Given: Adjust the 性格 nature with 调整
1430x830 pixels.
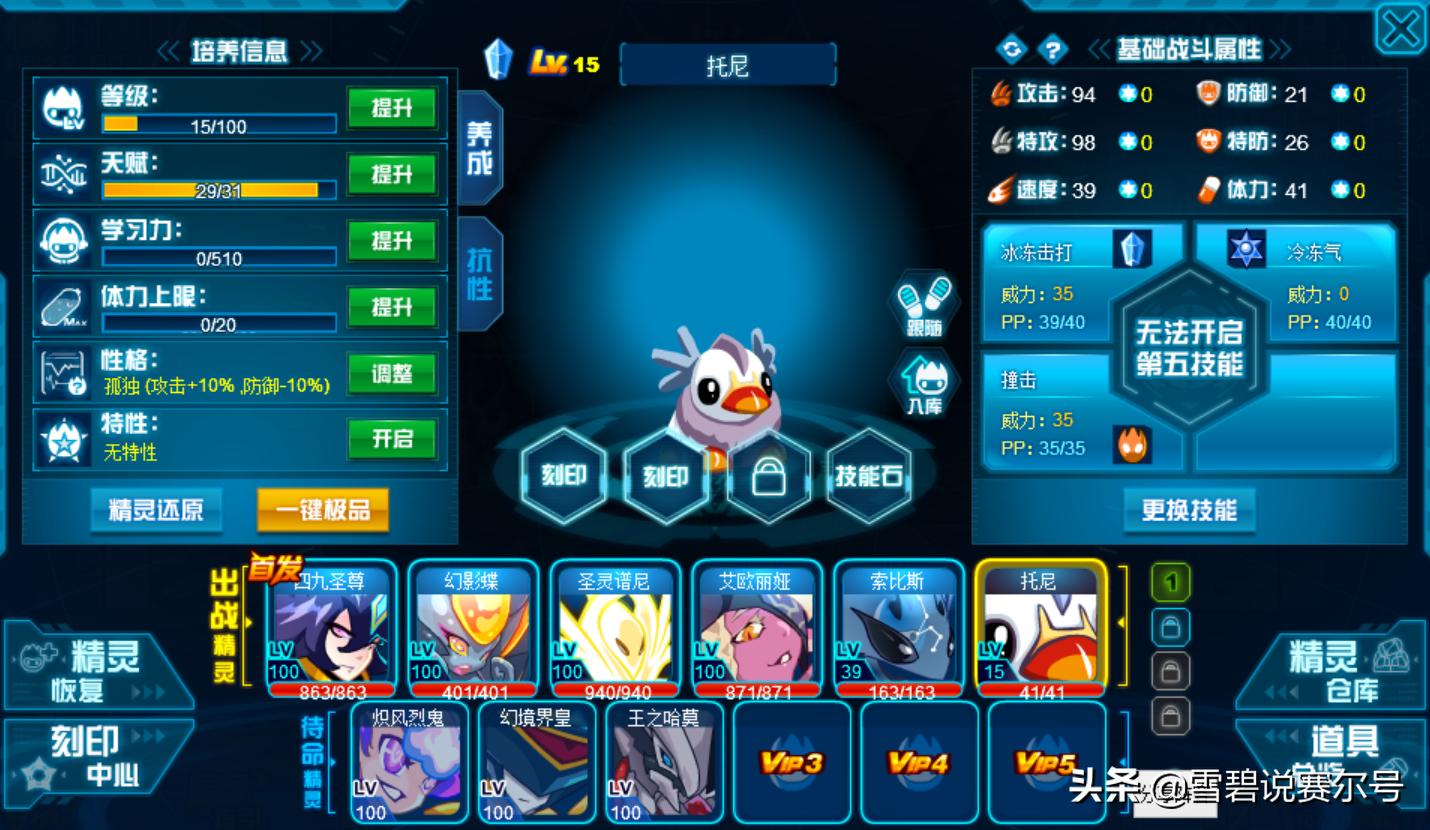Looking at the screenshot, I should click(x=392, y=374).
